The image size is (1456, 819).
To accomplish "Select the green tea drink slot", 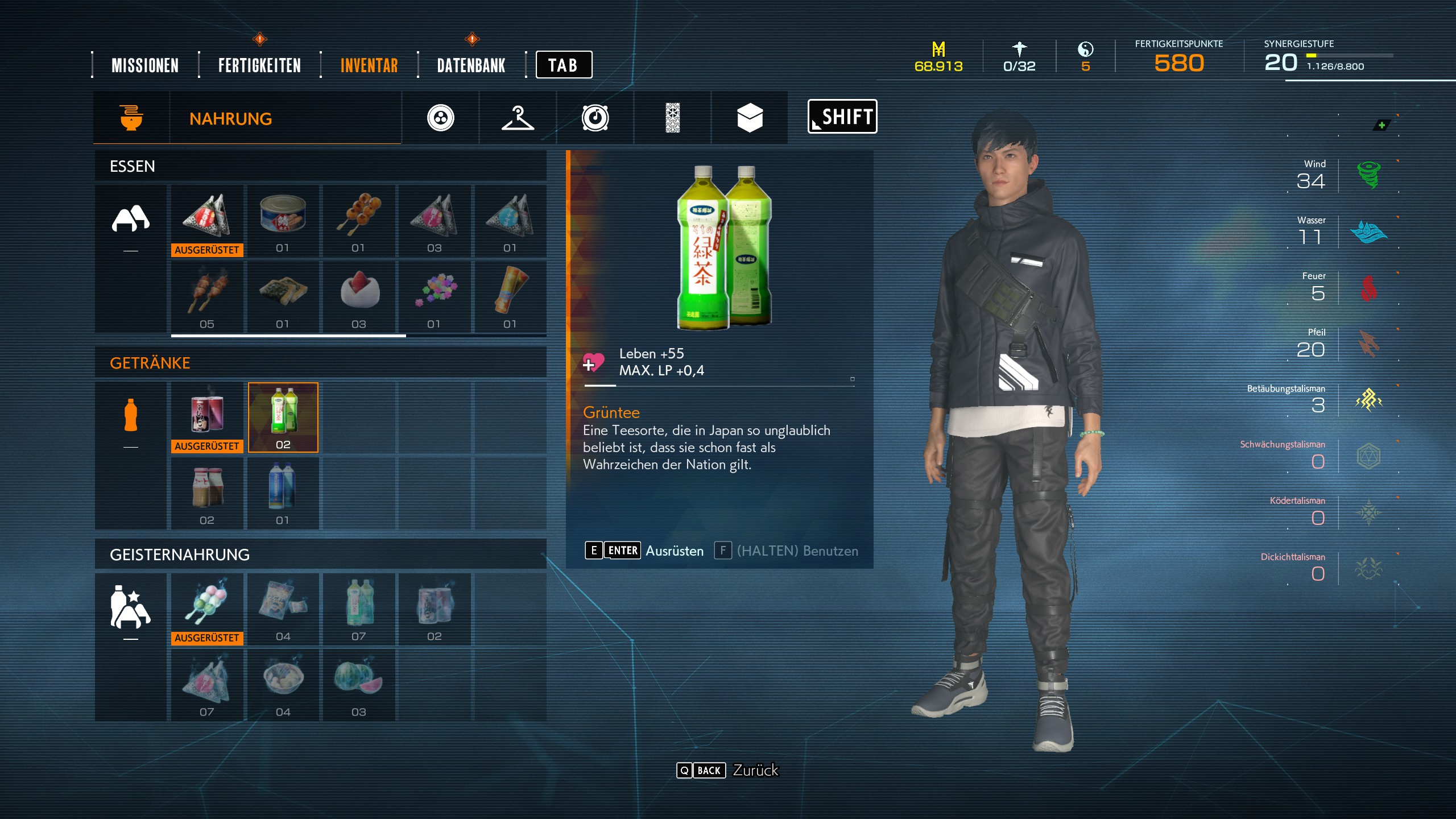I will click(283, 417).
